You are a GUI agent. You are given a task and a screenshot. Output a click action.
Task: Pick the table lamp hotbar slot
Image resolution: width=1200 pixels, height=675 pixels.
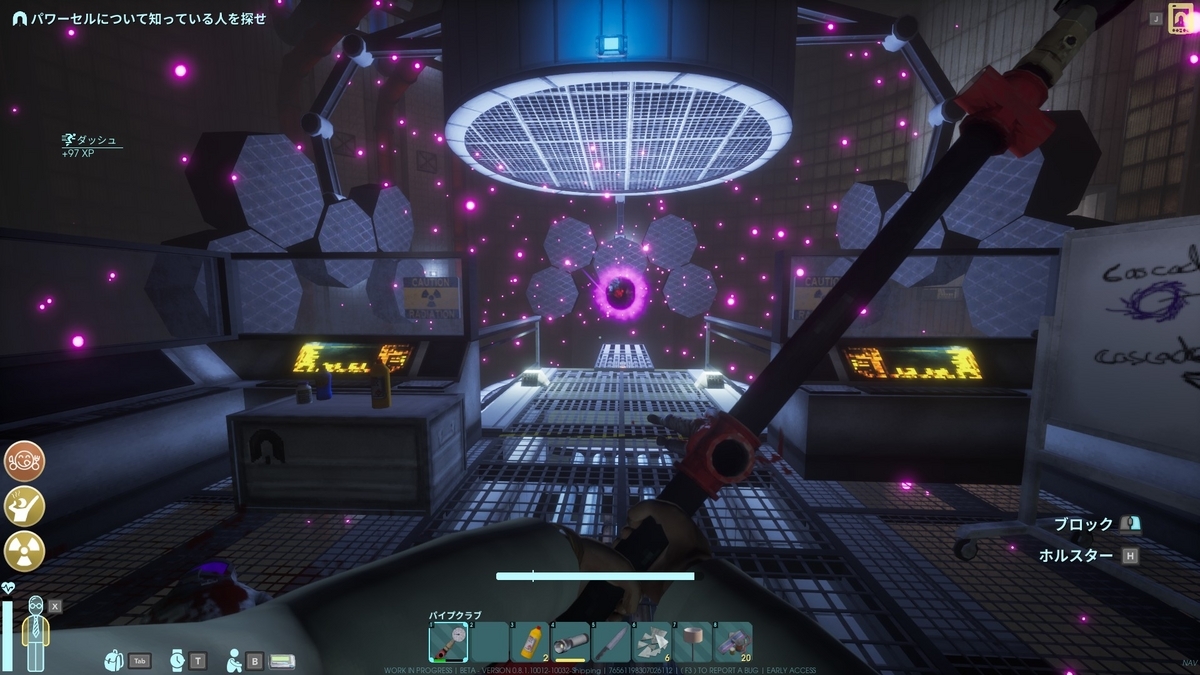[x=692, y=642]
